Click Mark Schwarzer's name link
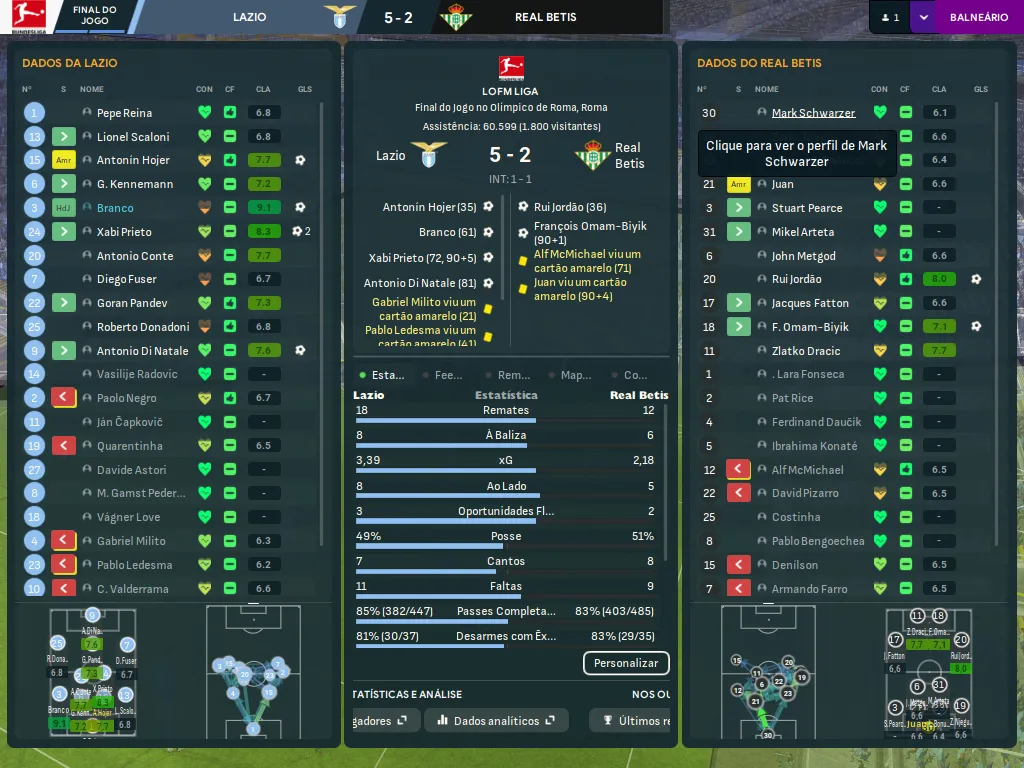Viewport: 1024px width, 768px height. coord(813,113)
